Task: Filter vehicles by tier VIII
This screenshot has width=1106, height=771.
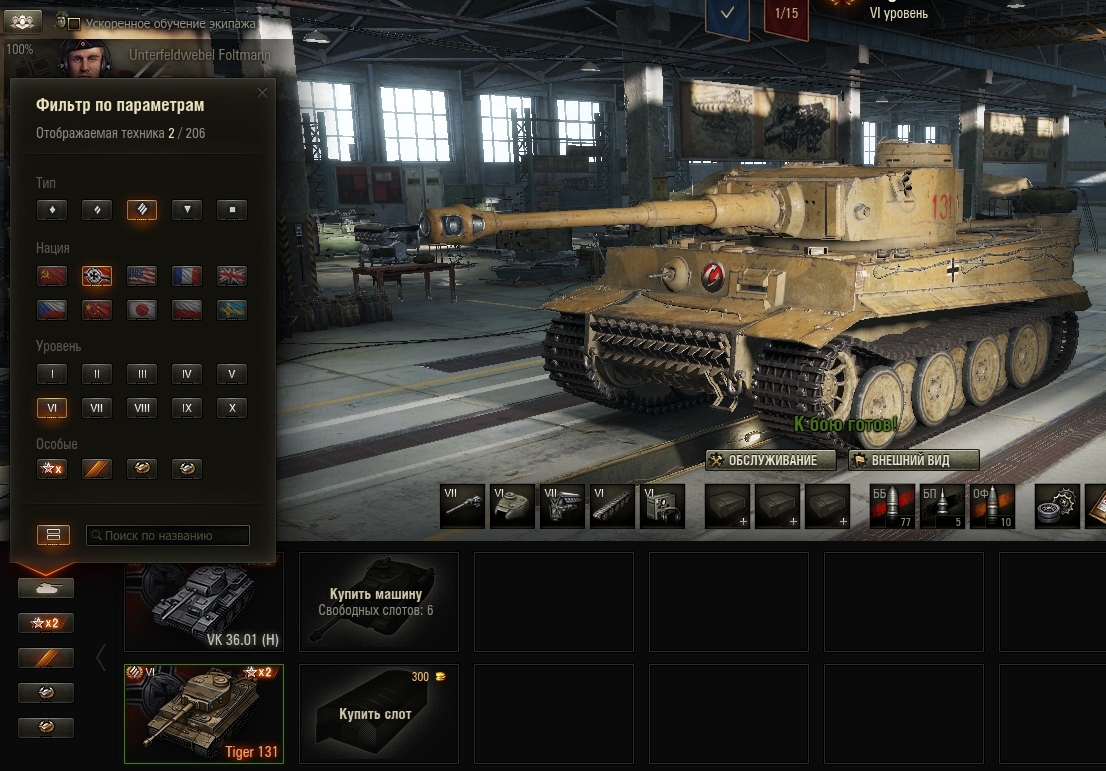Action: coord(142,408)
